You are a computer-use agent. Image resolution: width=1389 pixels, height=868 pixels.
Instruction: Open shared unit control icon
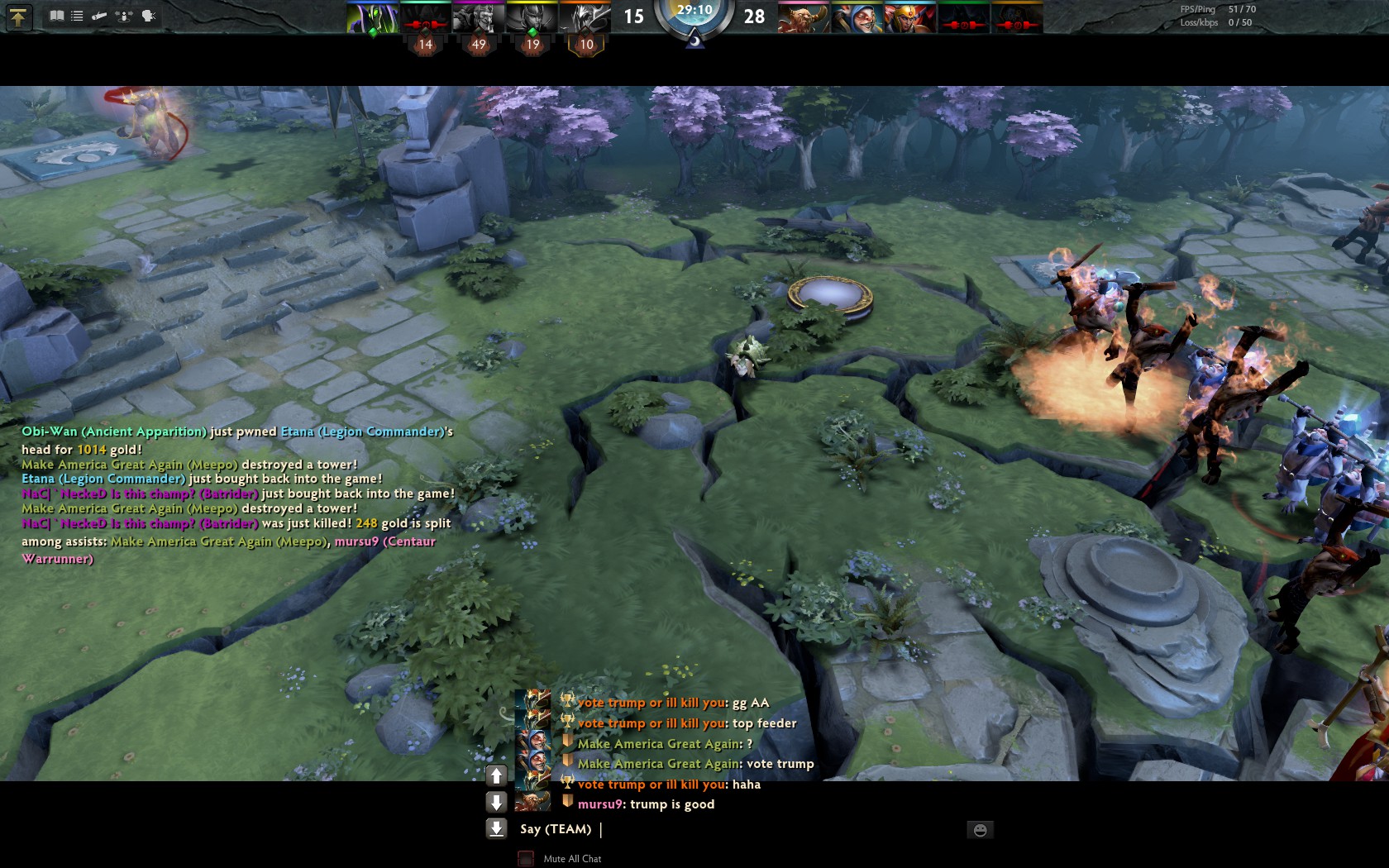(124, 16)
